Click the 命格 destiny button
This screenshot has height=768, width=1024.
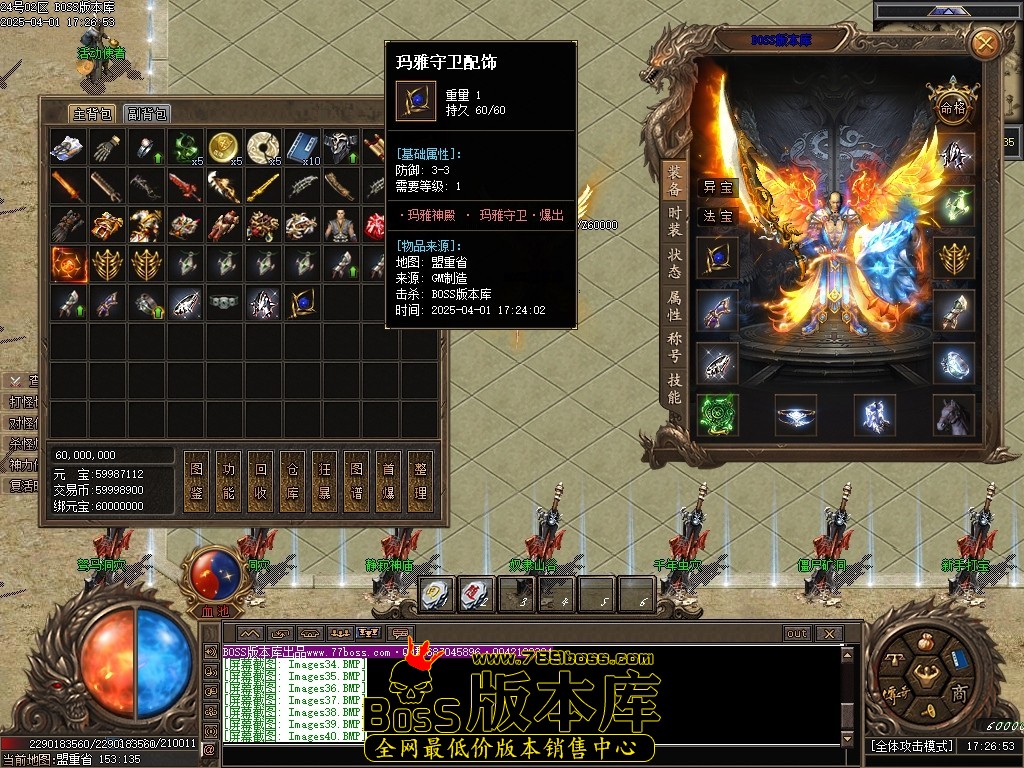coord(949,106)
